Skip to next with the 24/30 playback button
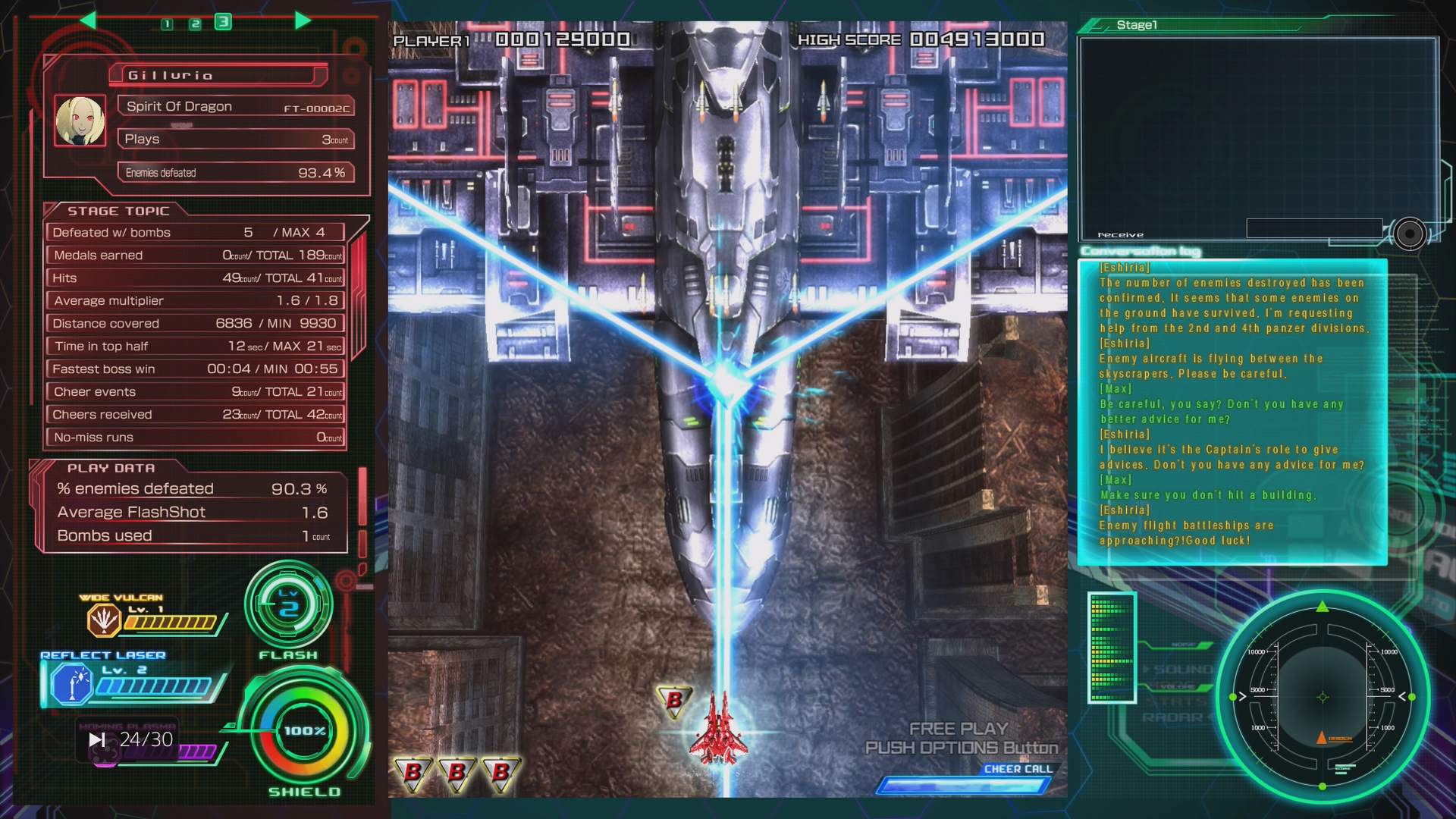This screenshot has width=1456, height=819. tap(97, 739)
